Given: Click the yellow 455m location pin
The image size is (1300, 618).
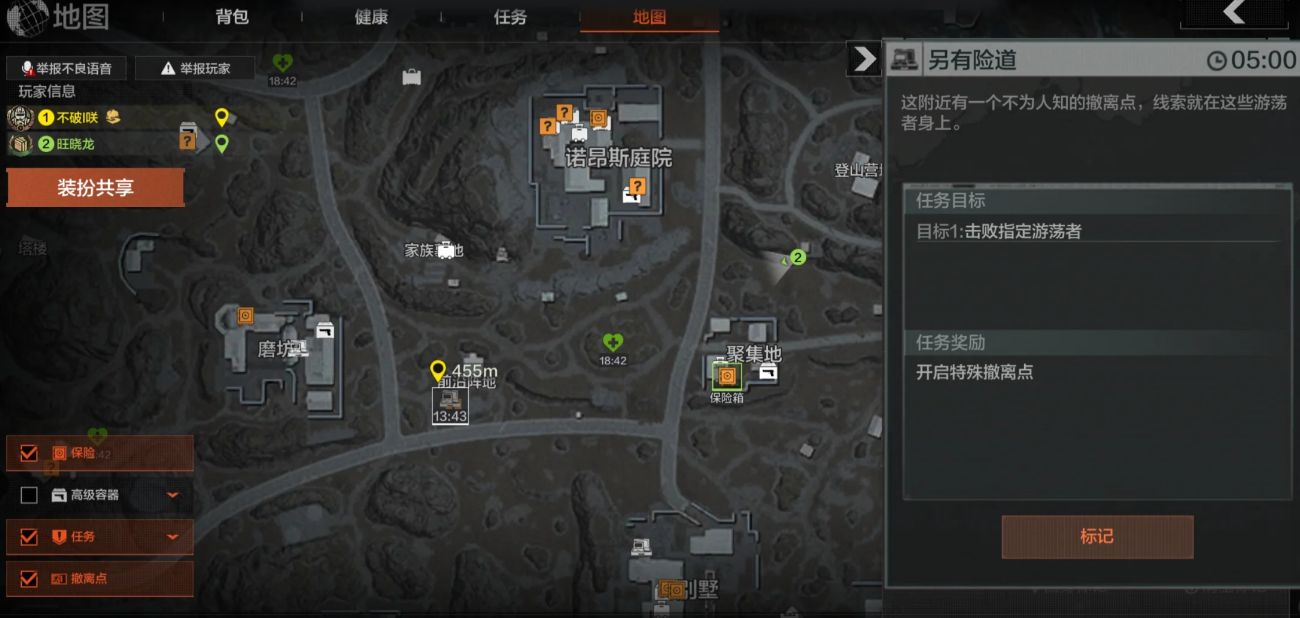Looking at the screenshot, I should (437, 371).
